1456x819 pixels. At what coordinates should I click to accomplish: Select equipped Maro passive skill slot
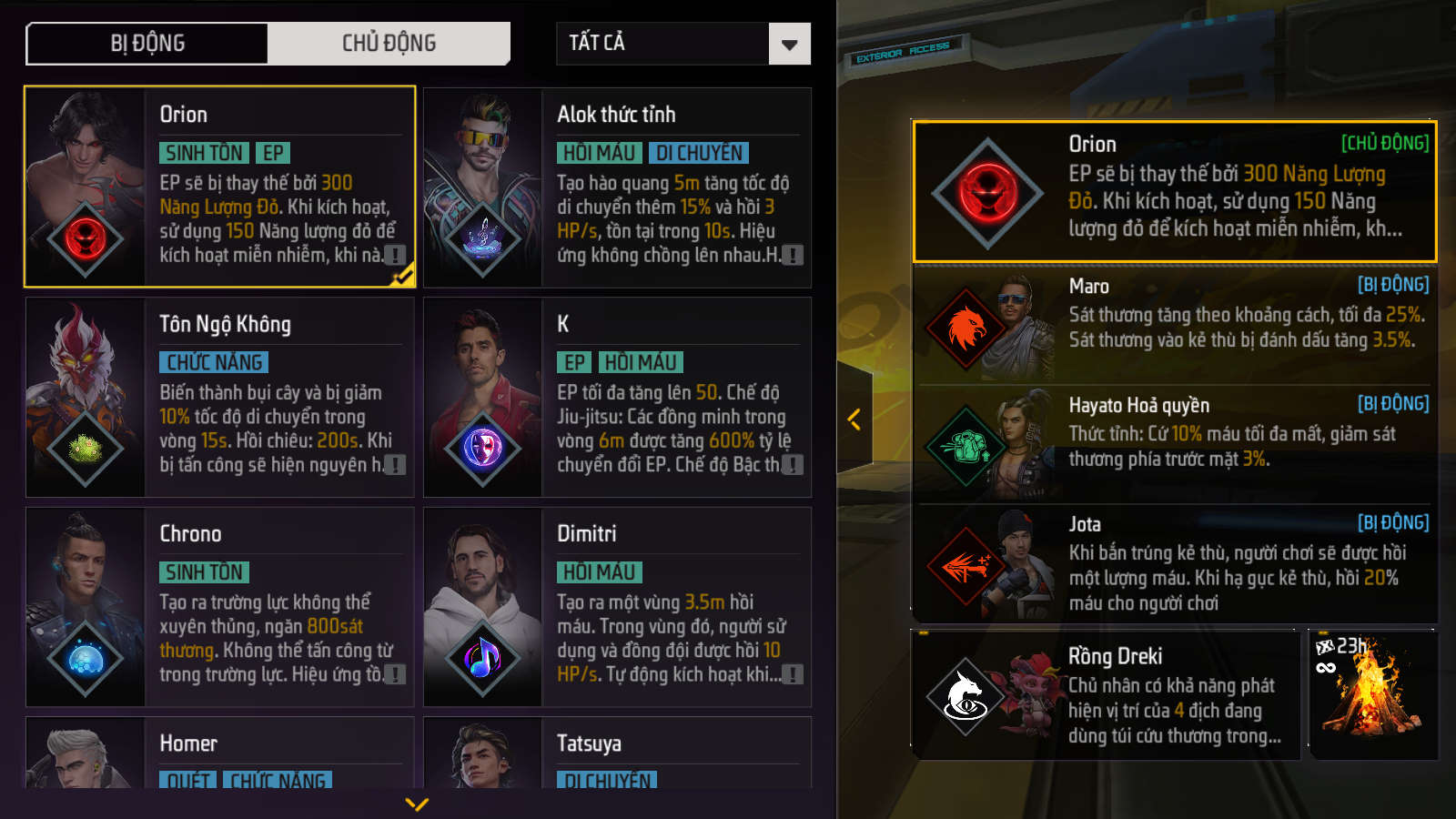[x=1174, y=325]
